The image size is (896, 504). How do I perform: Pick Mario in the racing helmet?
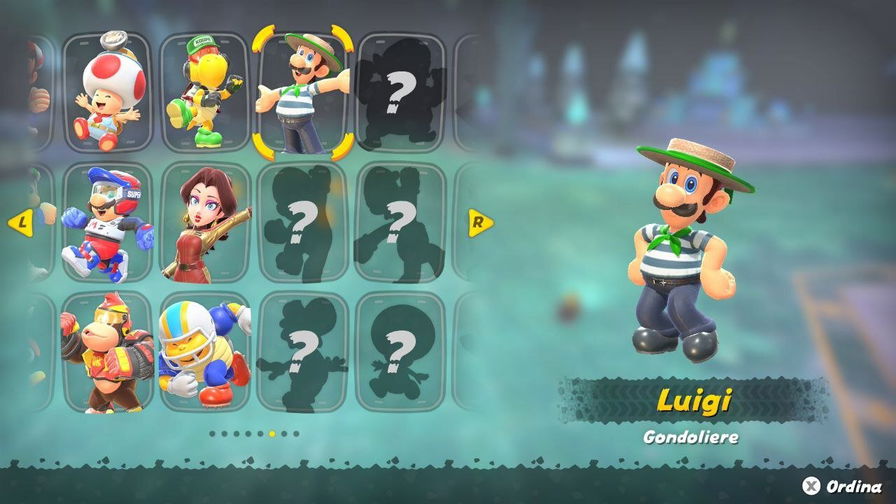(107, 222)
